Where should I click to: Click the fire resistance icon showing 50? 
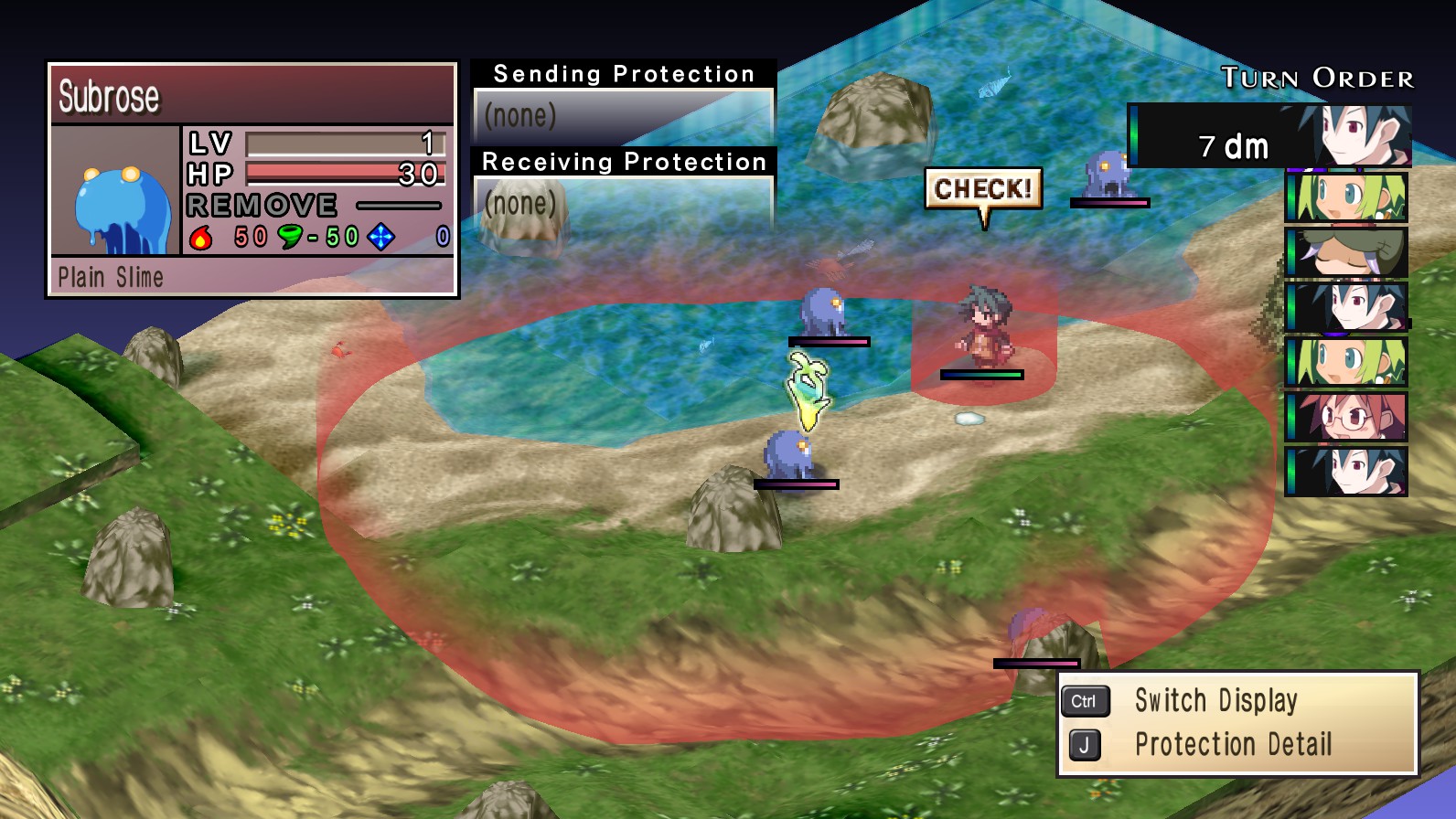click(x=203, y=236)
